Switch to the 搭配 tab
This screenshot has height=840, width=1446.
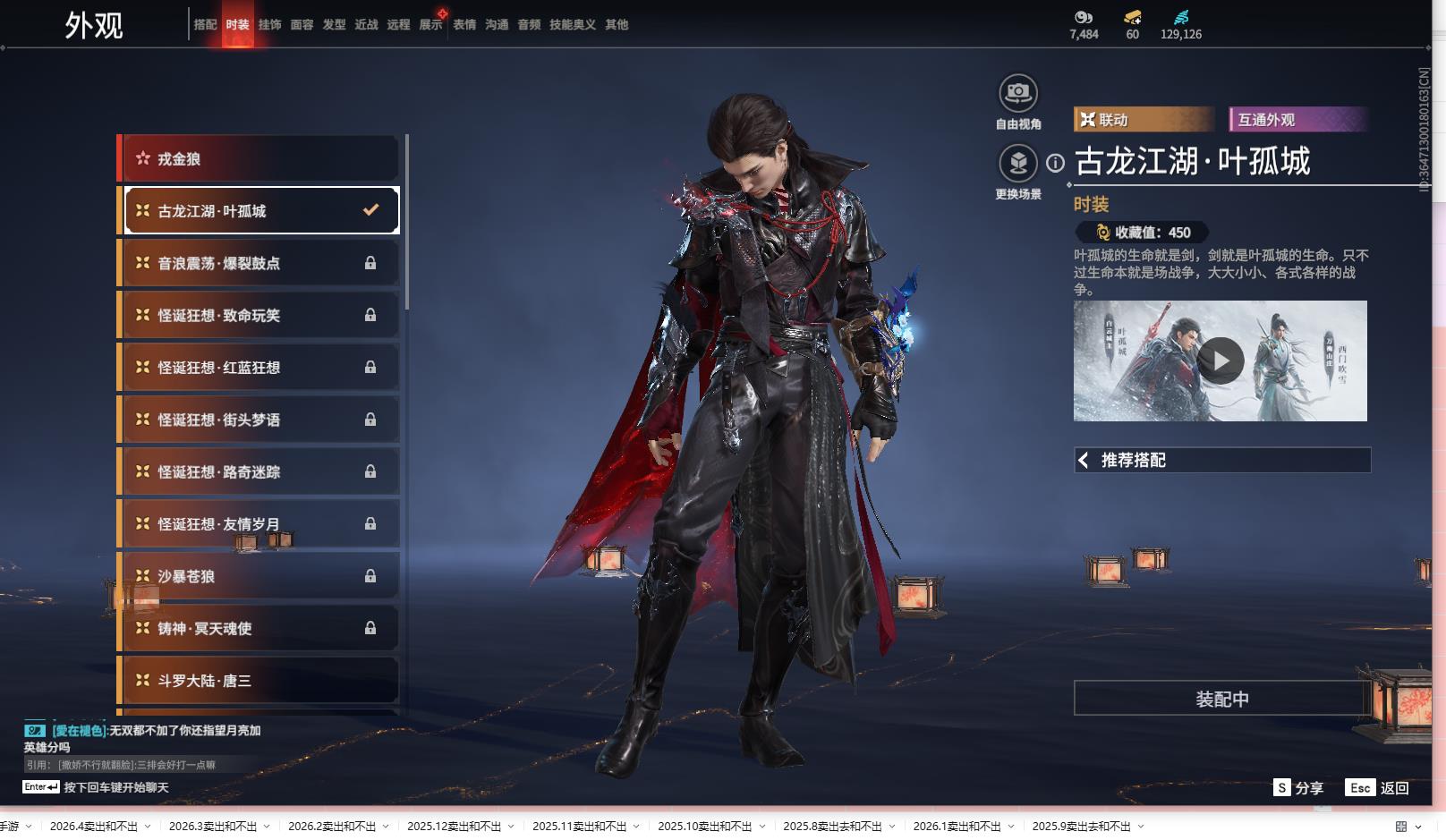click(x=205, y=25)
